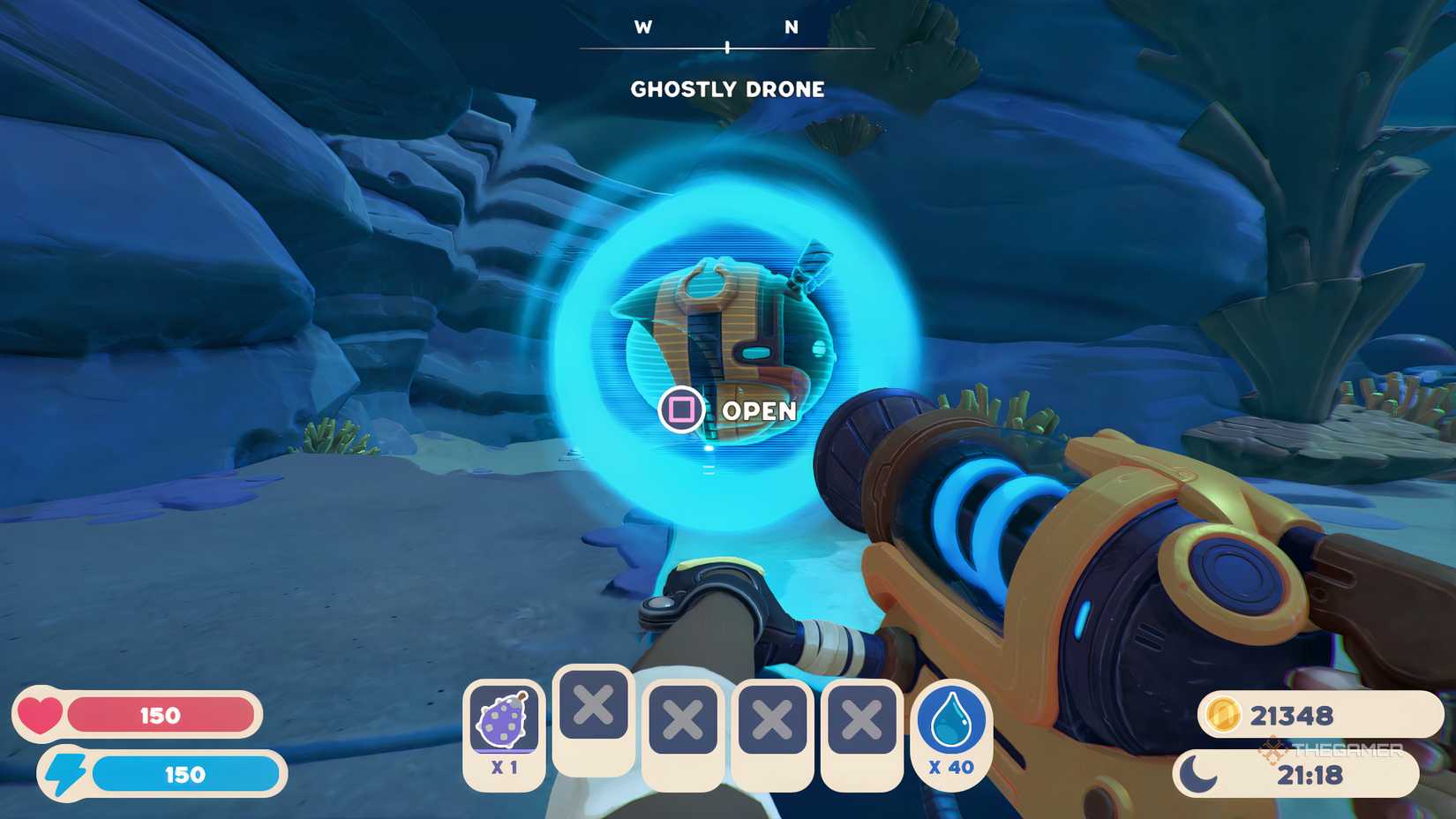Click the red health bar showing 150
The height and width of the screenshot is (819, 1456).
163,716
